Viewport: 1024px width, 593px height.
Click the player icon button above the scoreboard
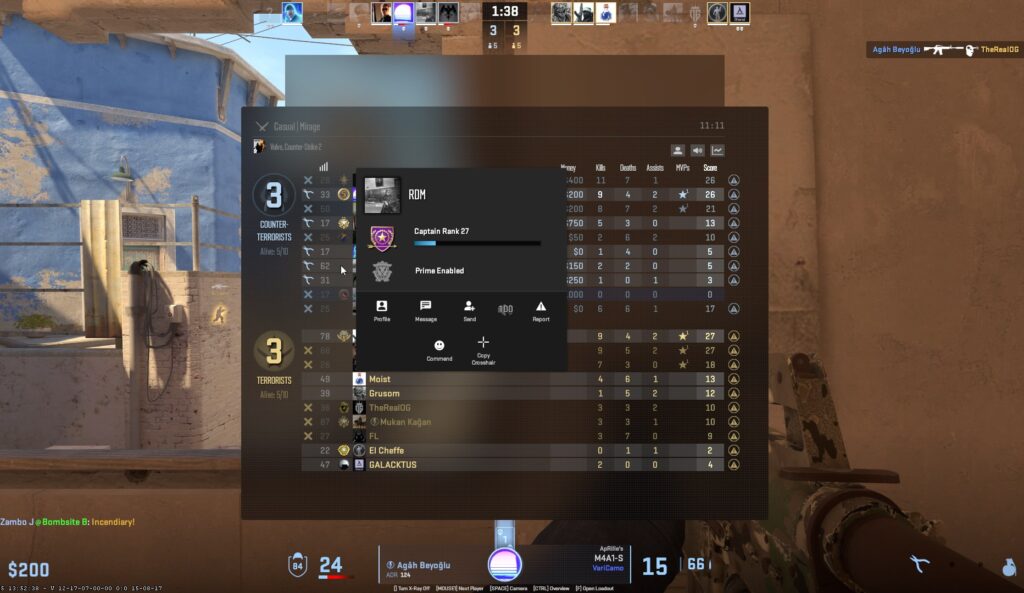coord(678,151)
